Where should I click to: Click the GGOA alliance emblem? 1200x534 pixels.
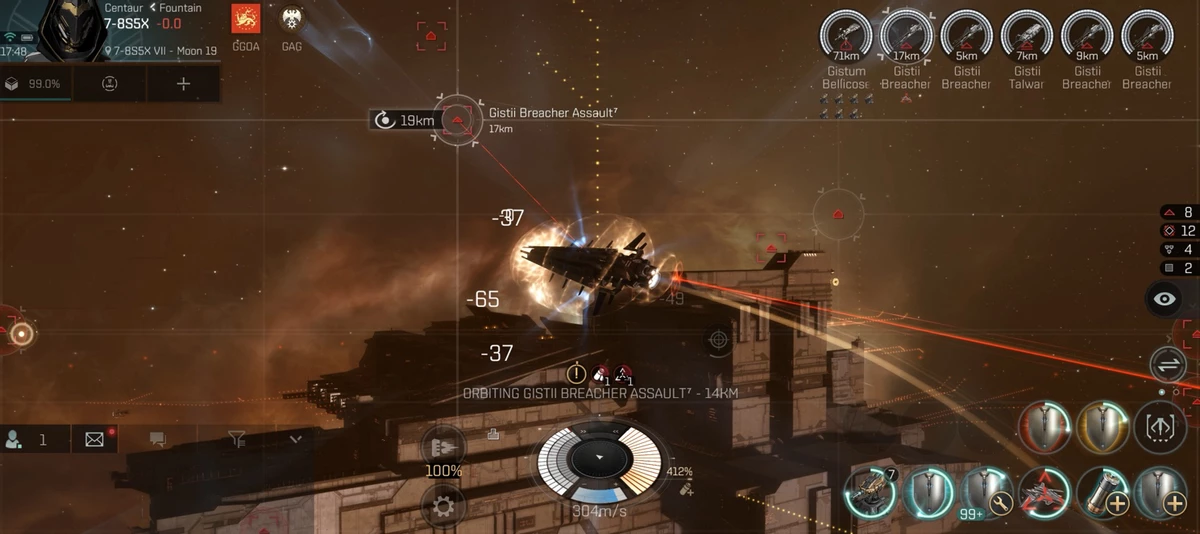(246, 19)
